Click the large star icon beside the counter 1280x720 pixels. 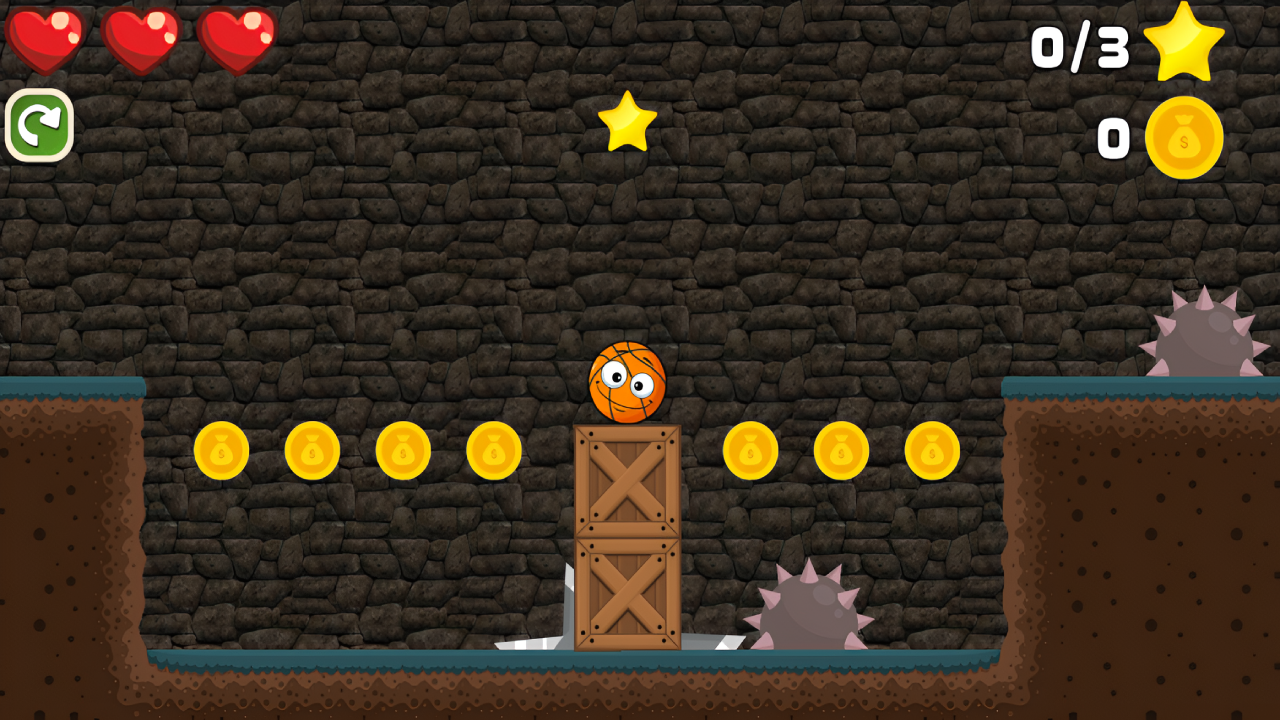point(1185,42)
